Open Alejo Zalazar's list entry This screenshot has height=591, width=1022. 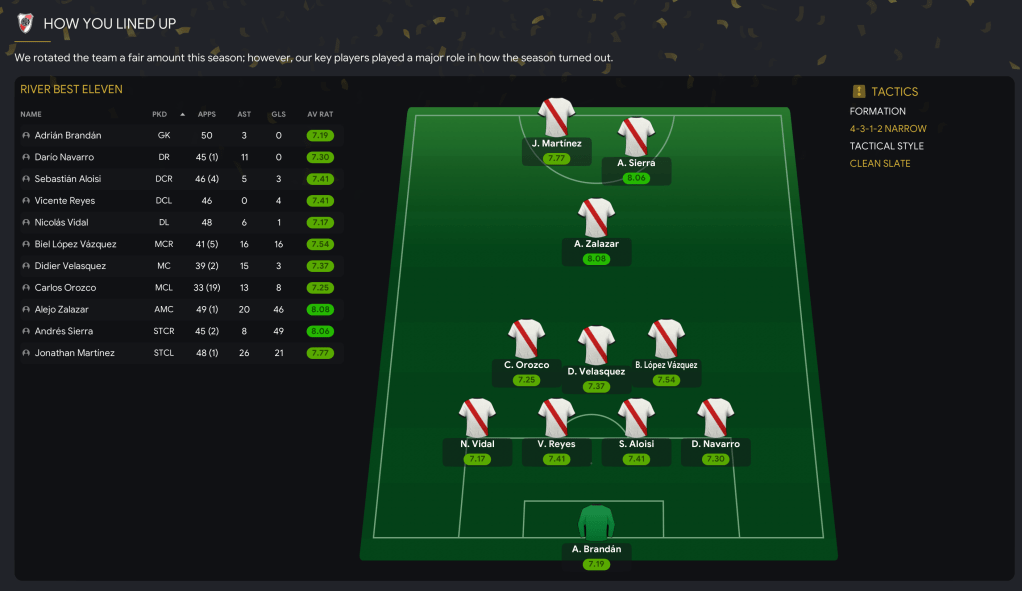pyautogui.click(x=61, y=310)
